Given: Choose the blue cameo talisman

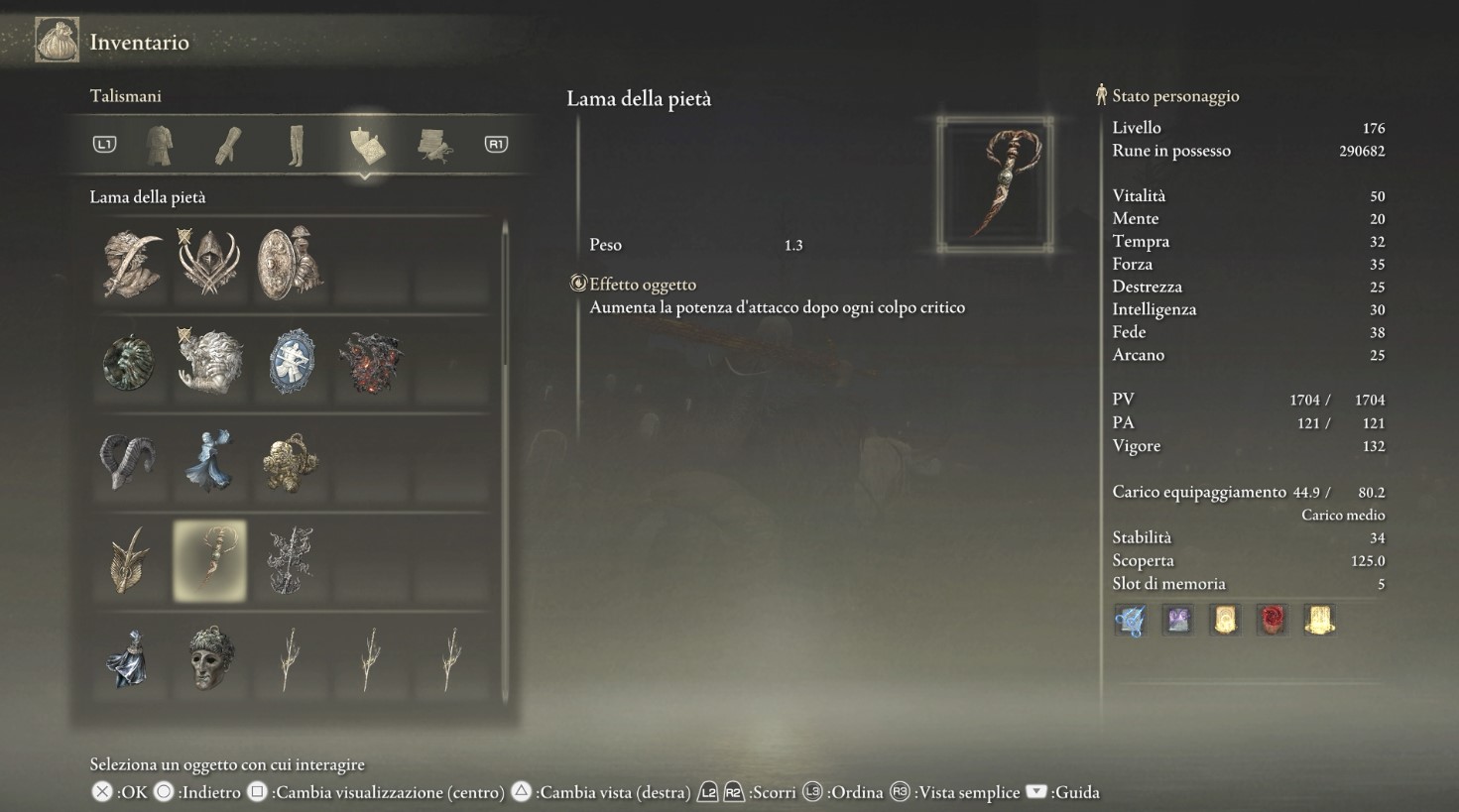Looking at the screenshot, I should [x=292, y=362].
